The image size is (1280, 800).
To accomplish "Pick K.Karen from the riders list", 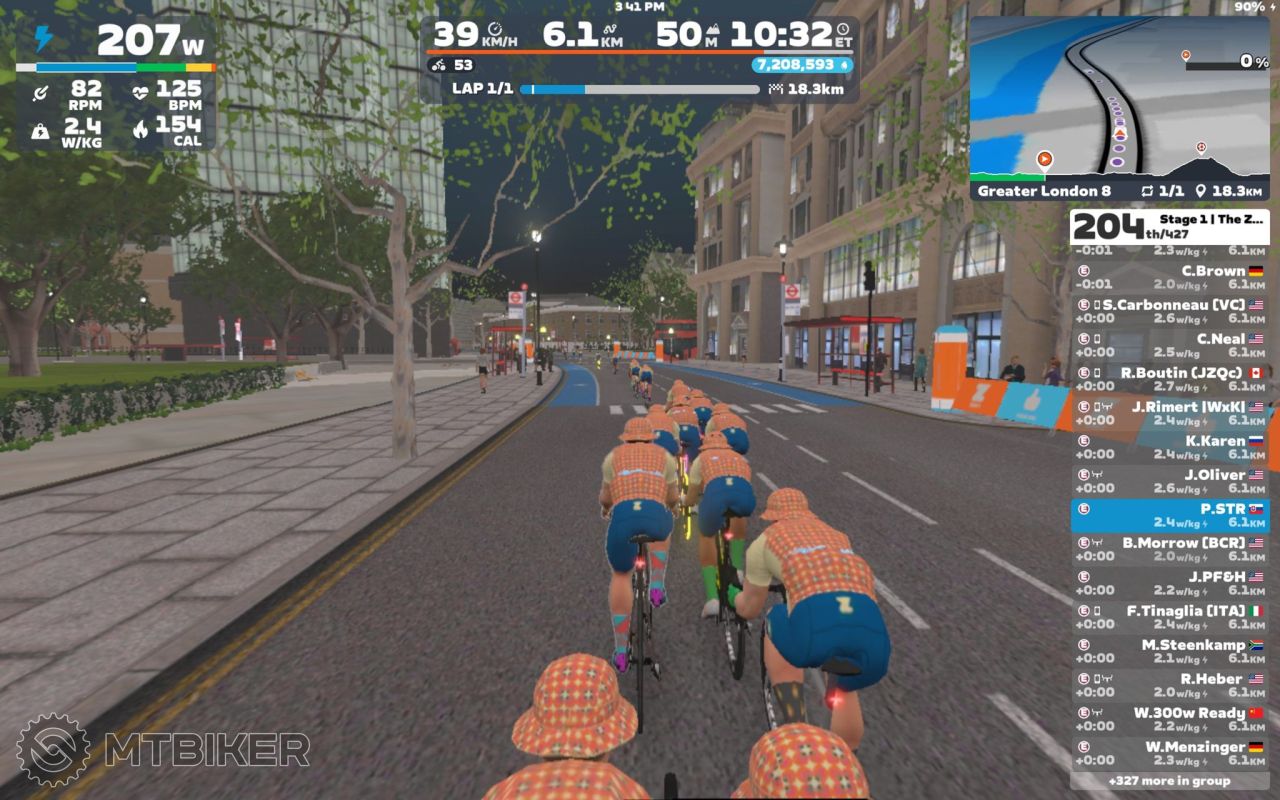I will pyautogui.click(x=1170, y=447).
